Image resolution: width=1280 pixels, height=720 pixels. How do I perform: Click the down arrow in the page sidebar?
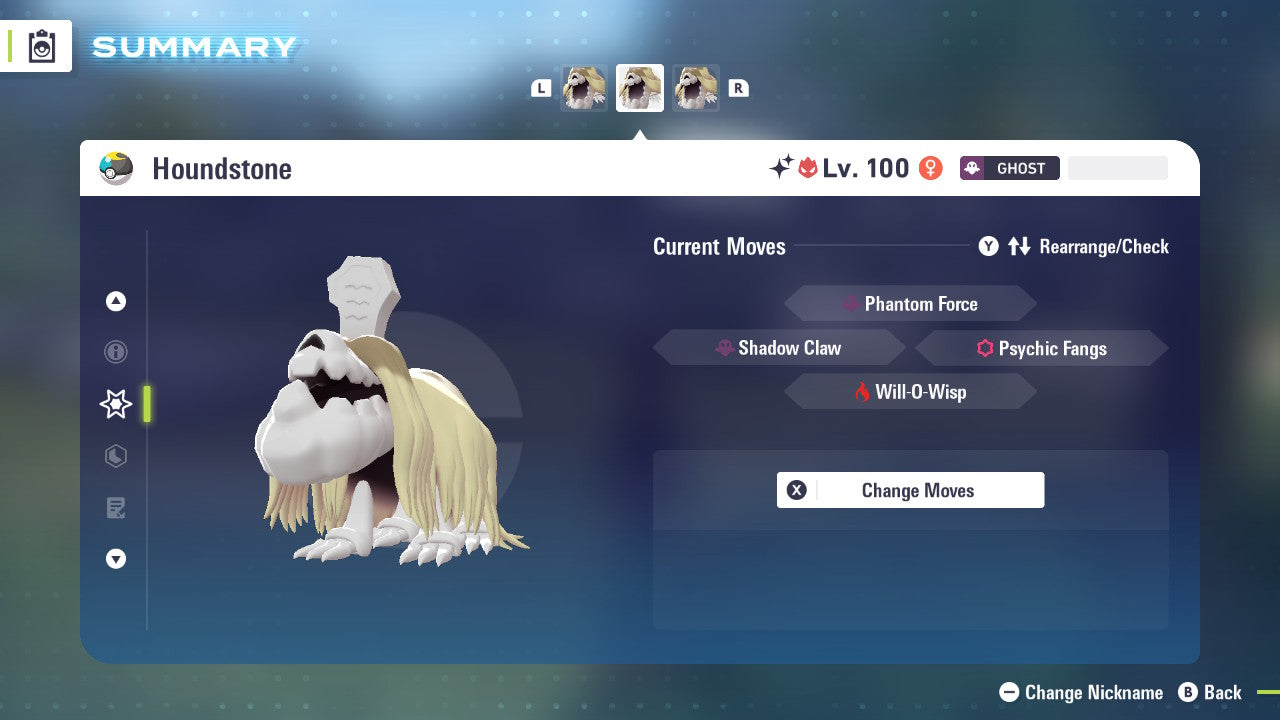116,559
